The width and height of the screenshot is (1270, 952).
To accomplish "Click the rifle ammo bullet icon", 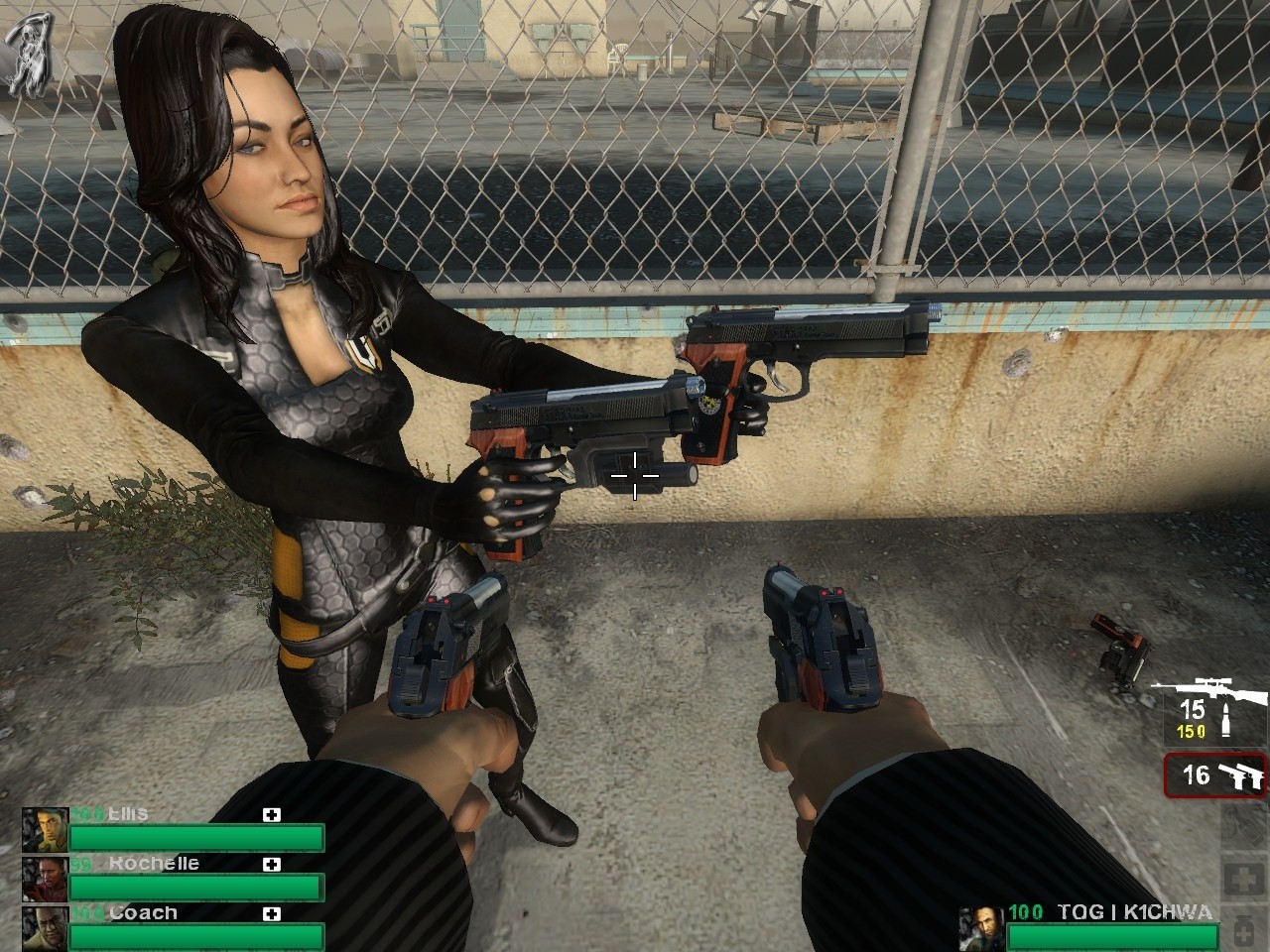I will pos(1226,718).
